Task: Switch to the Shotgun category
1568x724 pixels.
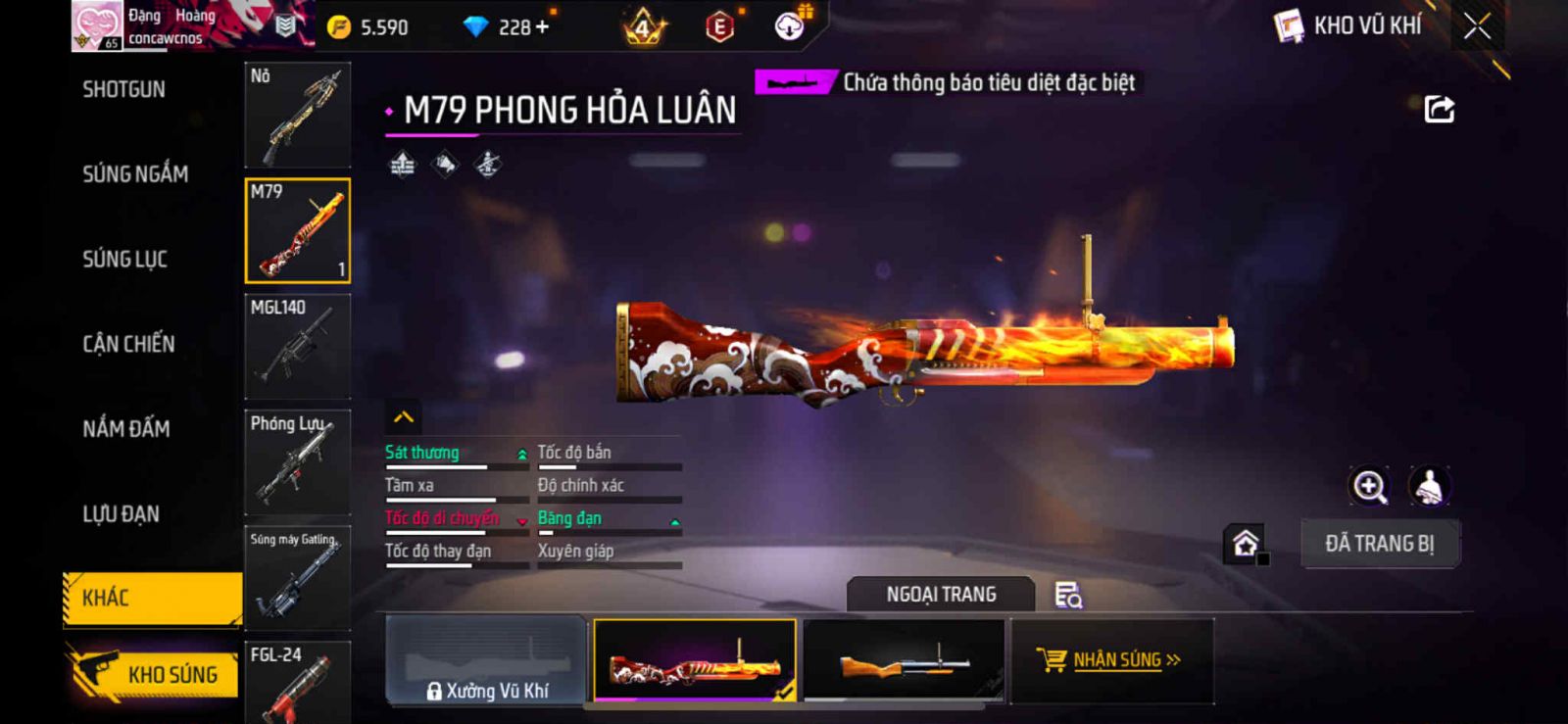Action: (124, 90)
